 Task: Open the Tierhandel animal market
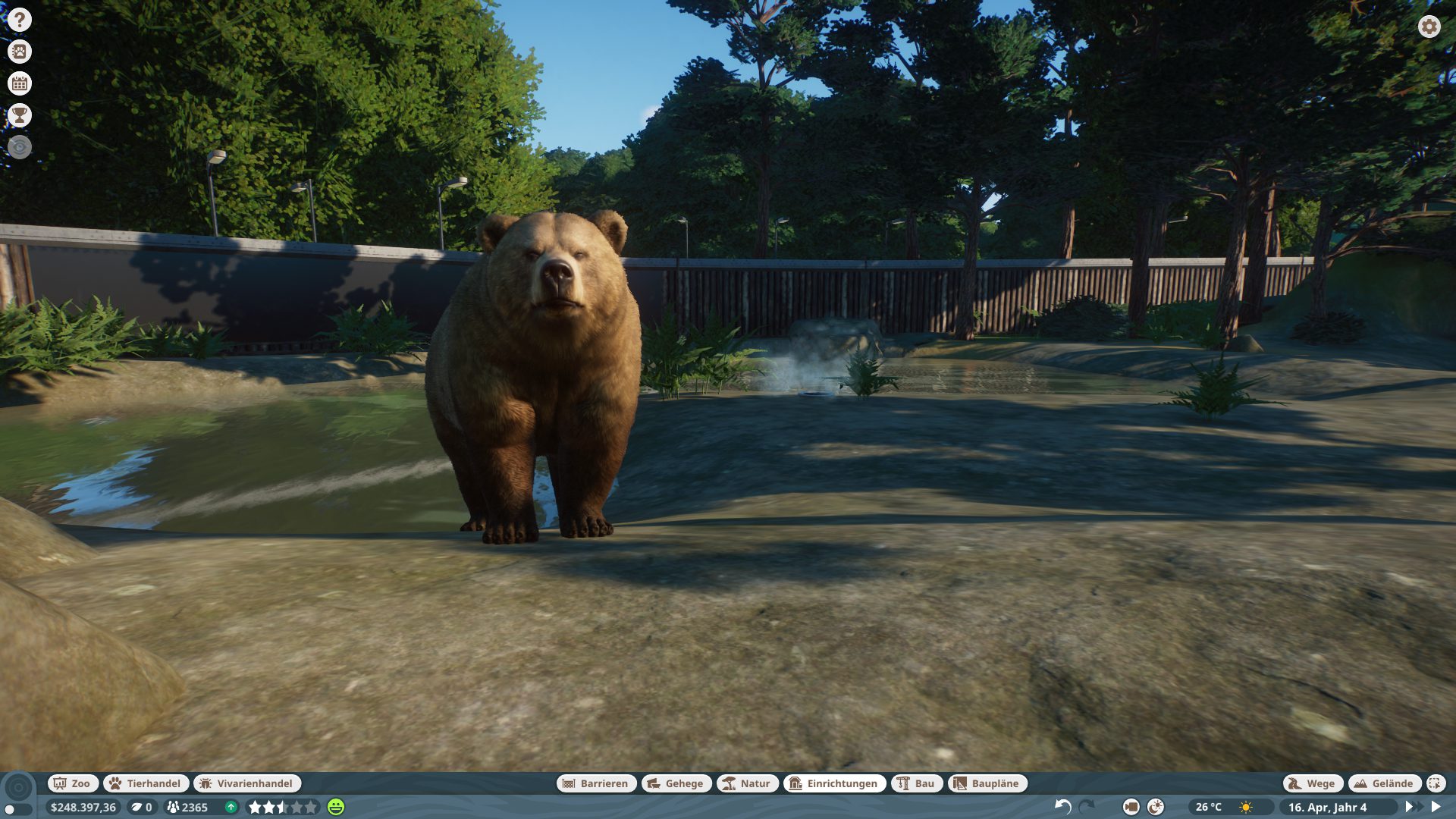[145, 783]
